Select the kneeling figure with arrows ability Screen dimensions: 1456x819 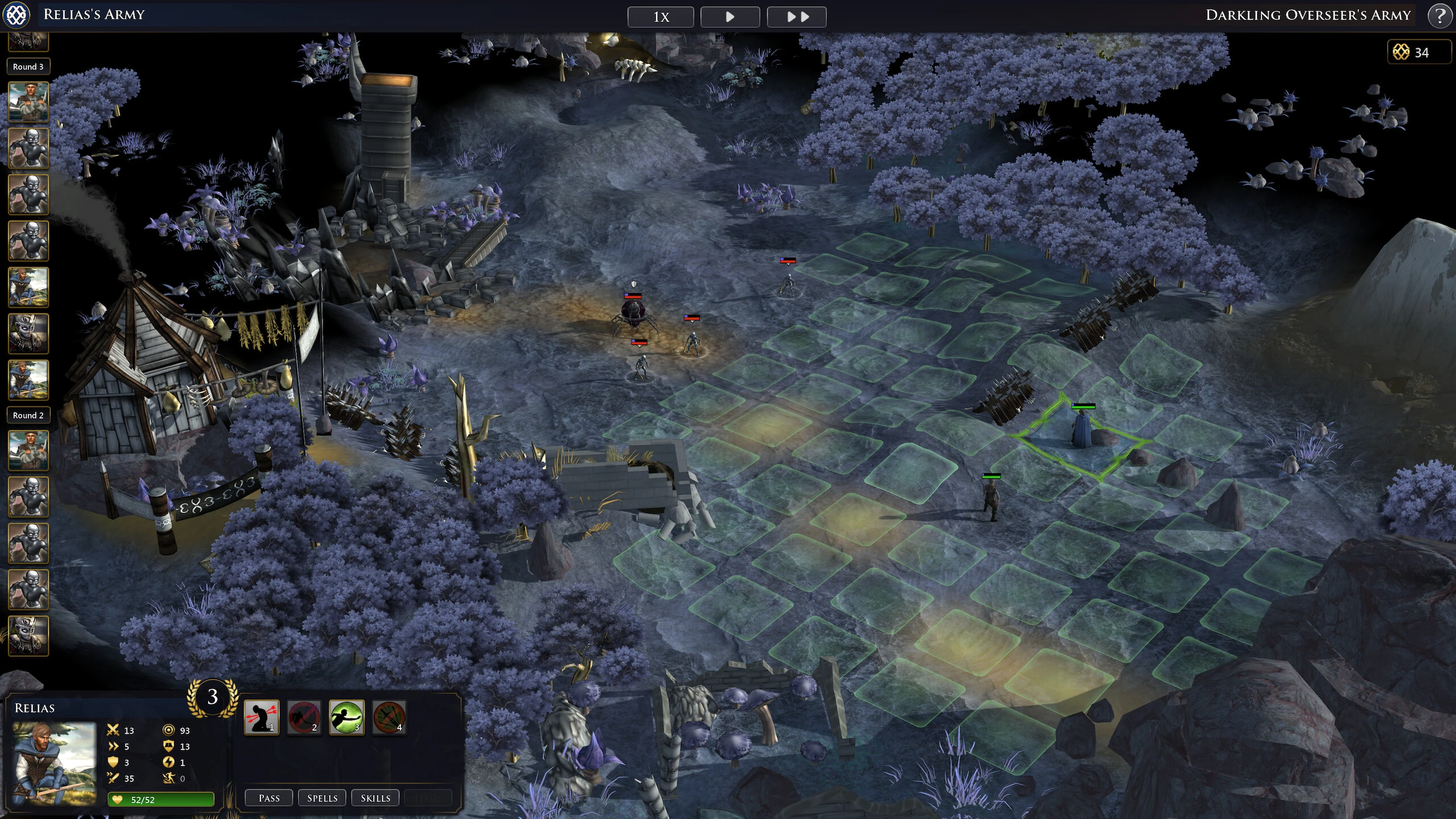(x=262, y=717)
